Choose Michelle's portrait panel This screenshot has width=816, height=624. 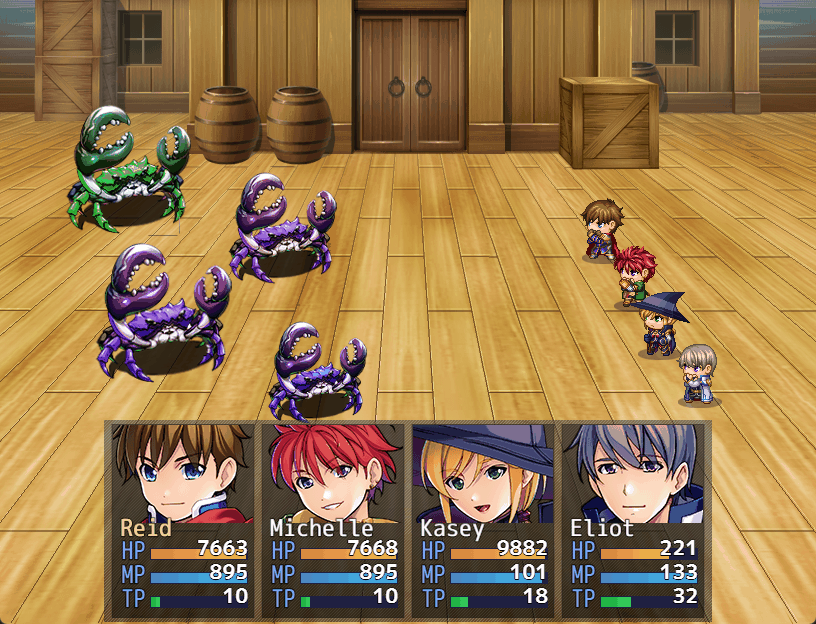point(333,518)
